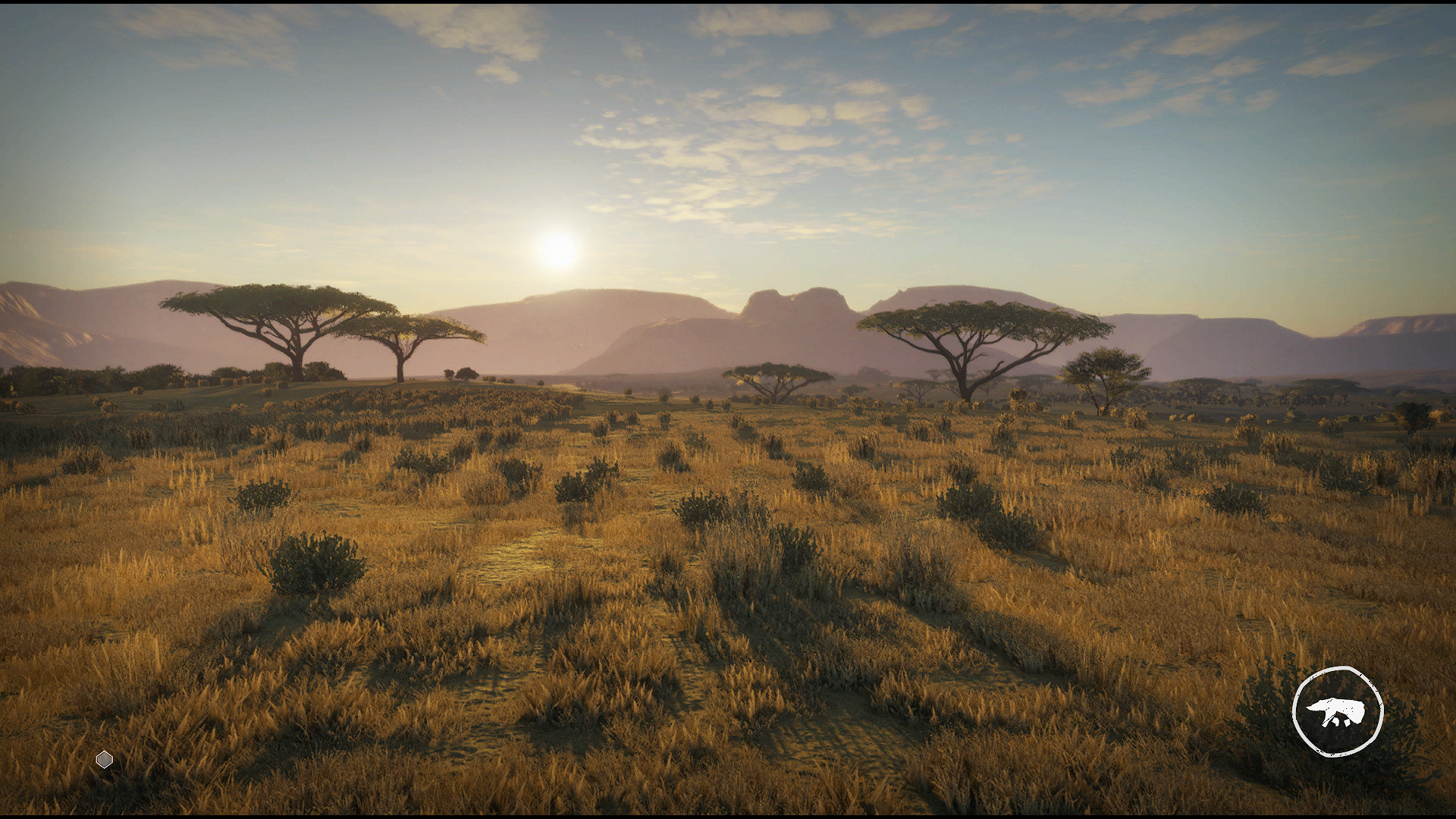This screenshot has width=1456, height=819.
Task: Click the bear emblem in the white circle
Action: click(1337, 711)
